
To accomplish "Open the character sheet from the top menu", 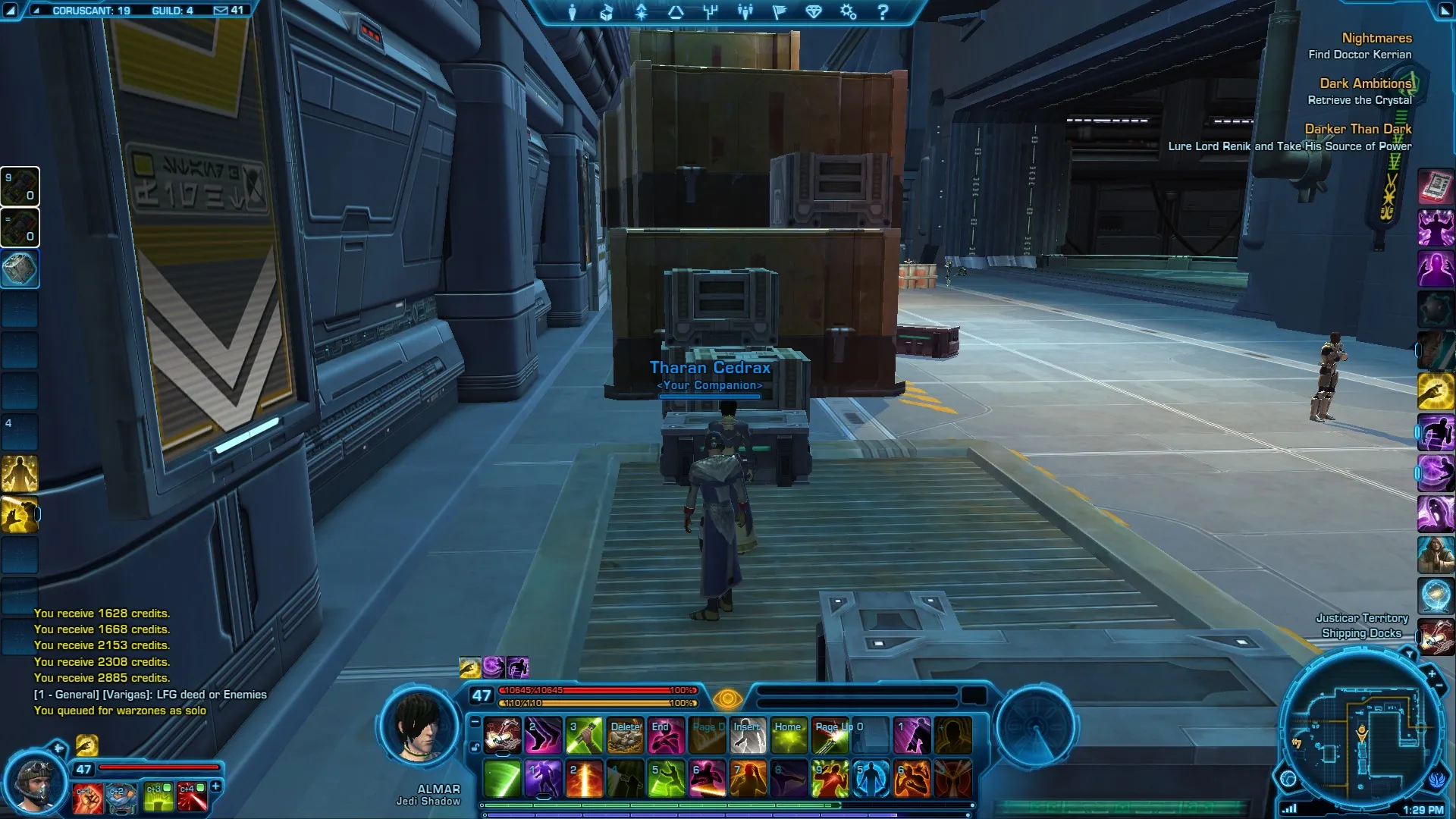I will pos(572,12).
